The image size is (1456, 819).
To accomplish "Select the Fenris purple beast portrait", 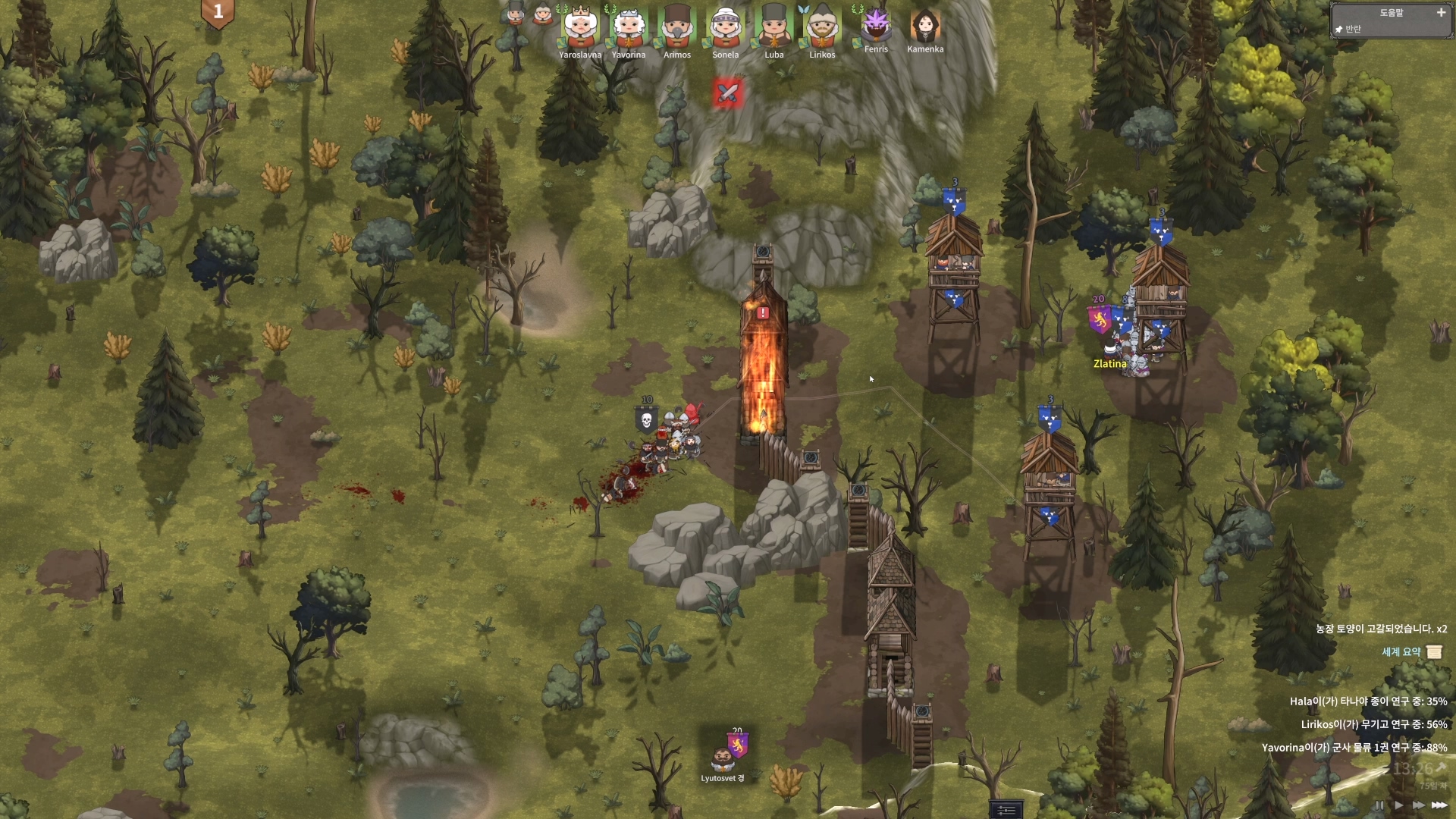I will pos(876,26).
